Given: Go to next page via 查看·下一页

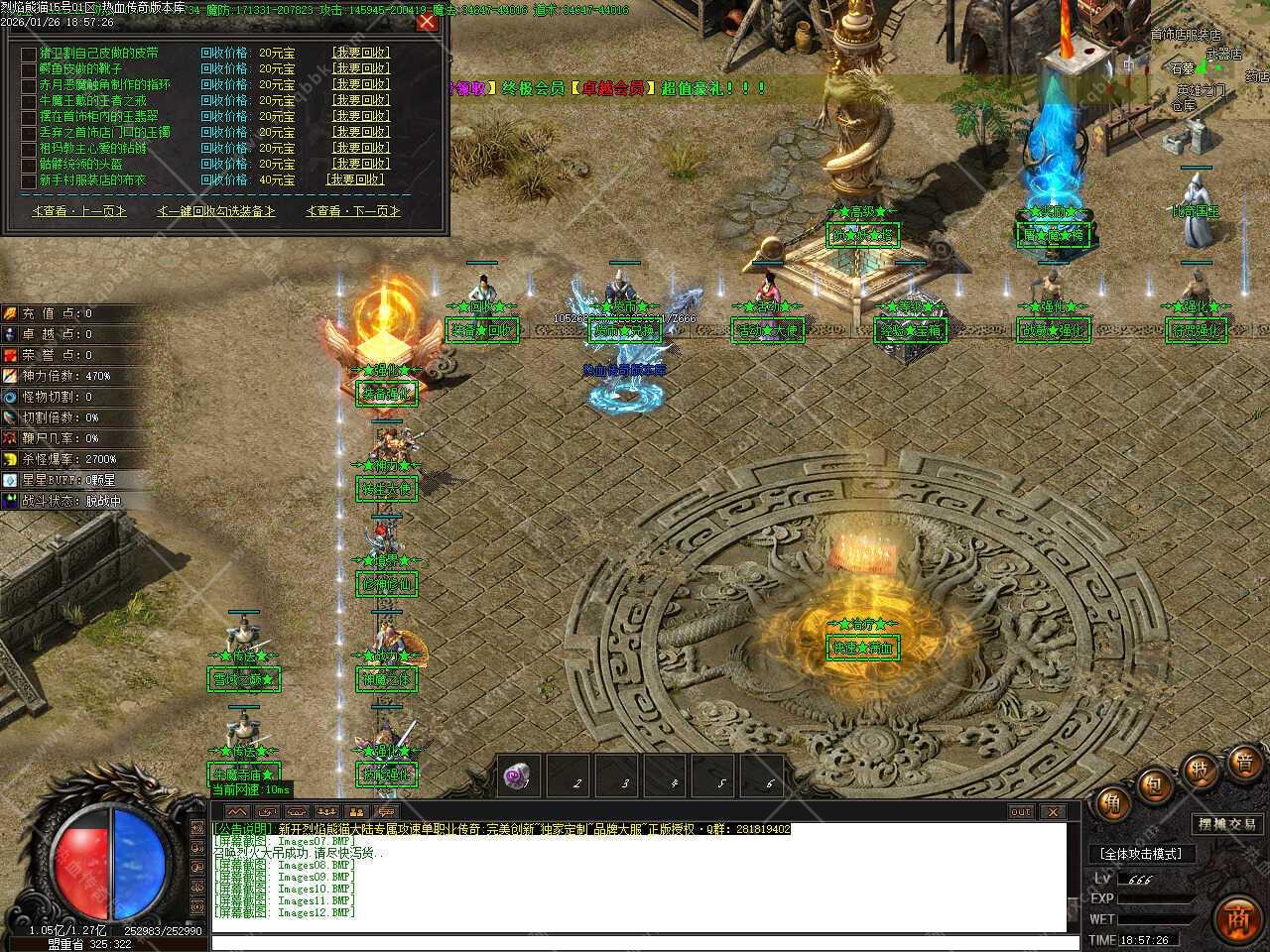Looking at the screenshot, I should coord(352,211).
